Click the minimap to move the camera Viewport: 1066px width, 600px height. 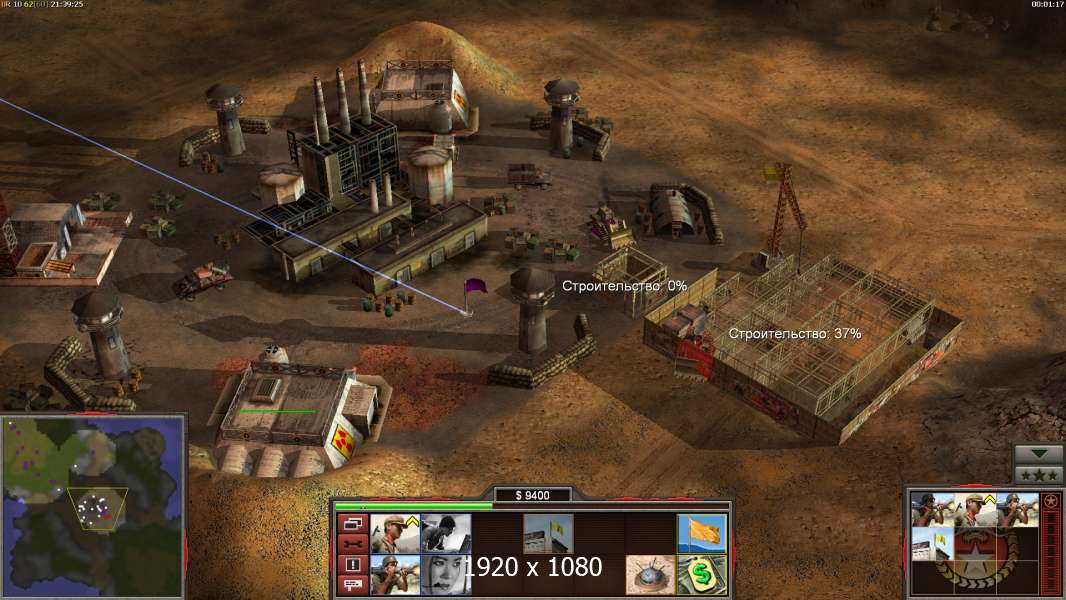[x=92, y=505]
